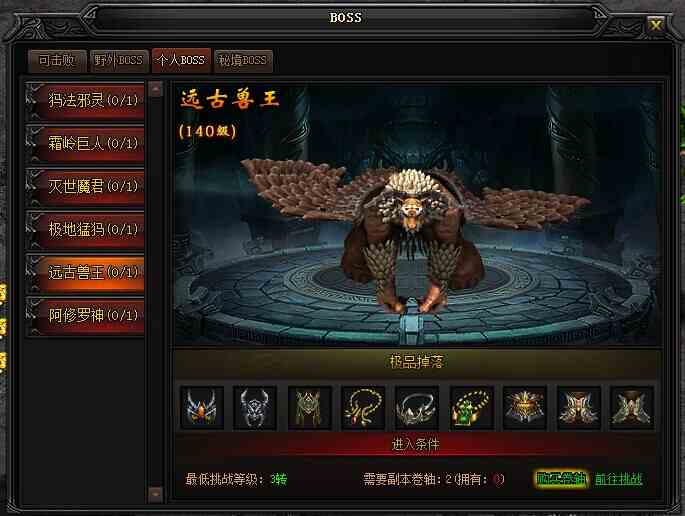Viewport: 685px width, 516px height.
Task: Select the 个人BOSS tab
Action: pyautogui.click(x=179, y=60)
